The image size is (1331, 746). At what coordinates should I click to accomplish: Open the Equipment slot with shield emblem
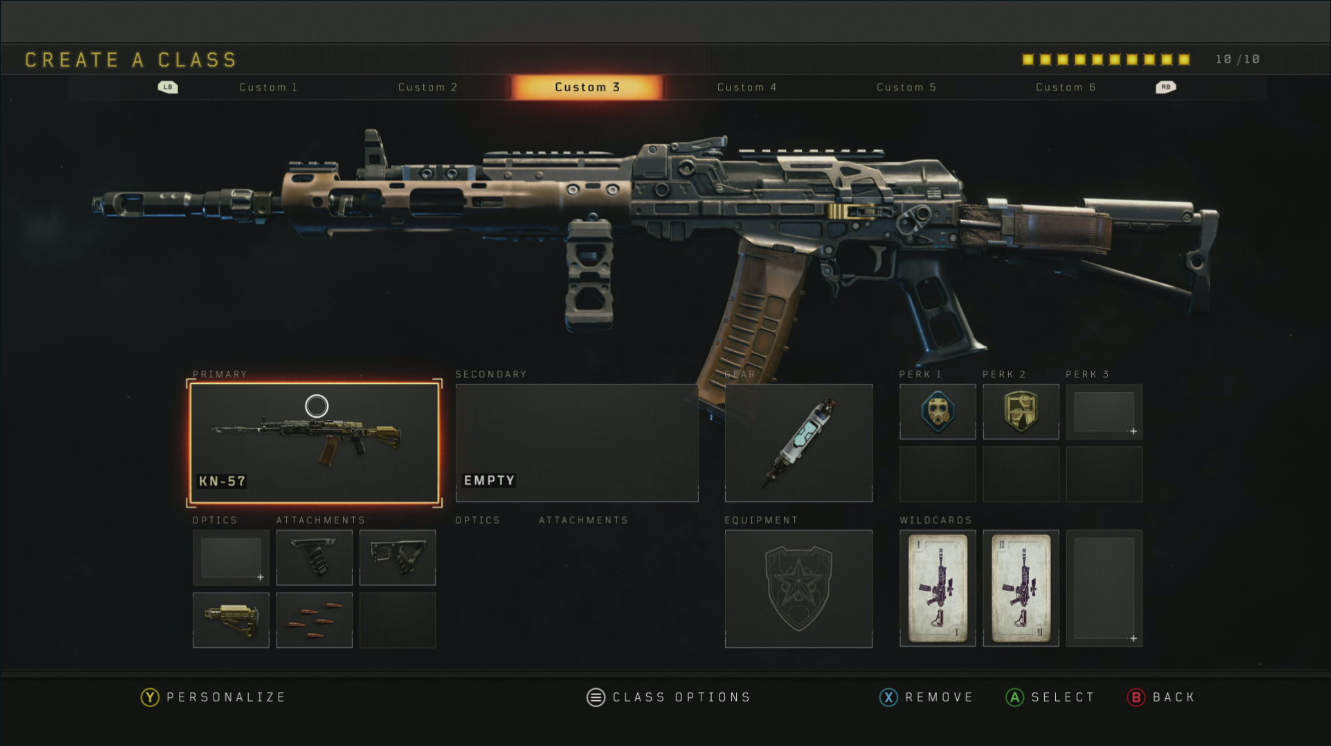click(x=798, y=588)
